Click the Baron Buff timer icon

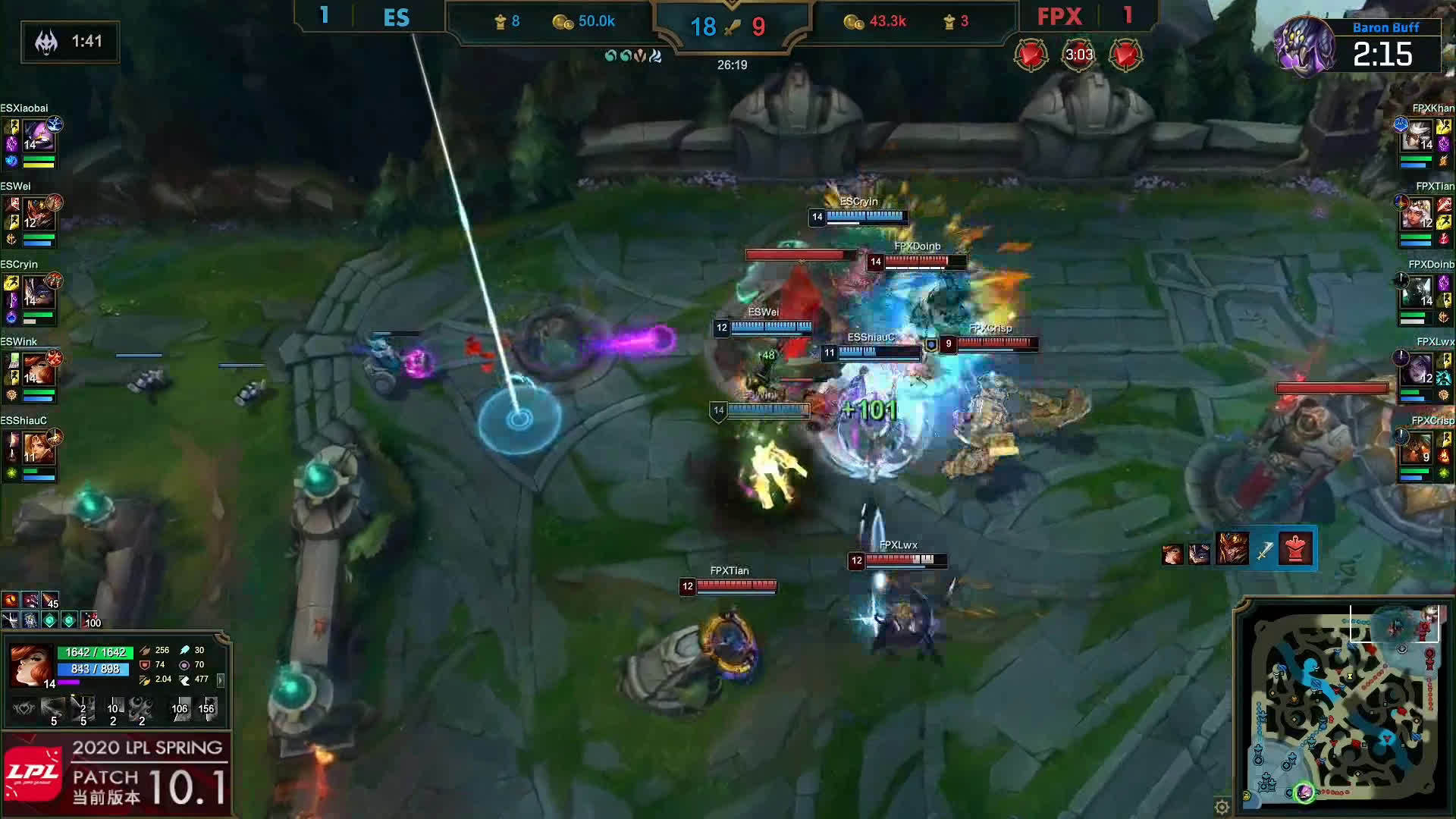1304,47
